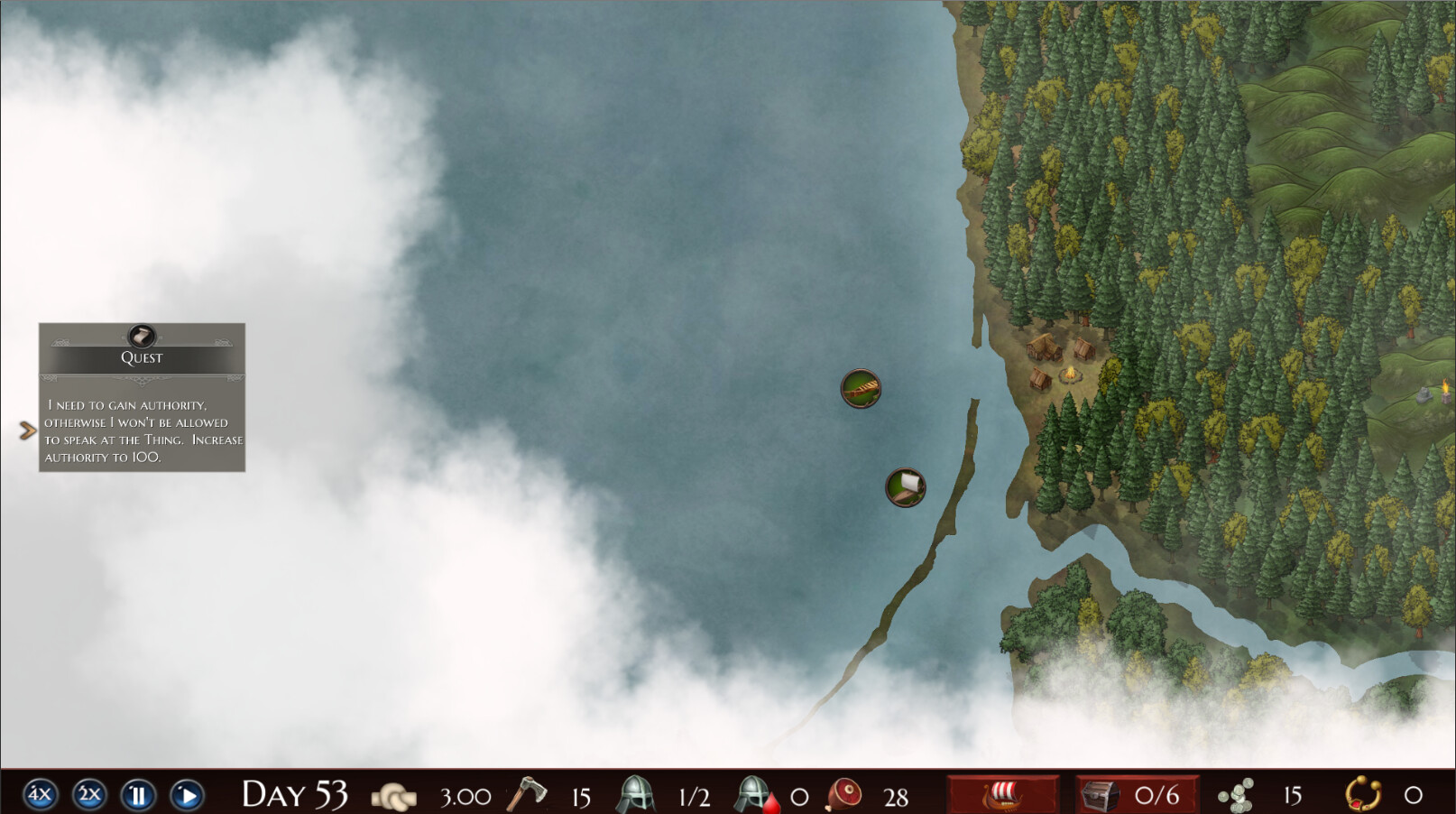
Task: Select the circular ship marker on the water
Action: tap(861, 389)
